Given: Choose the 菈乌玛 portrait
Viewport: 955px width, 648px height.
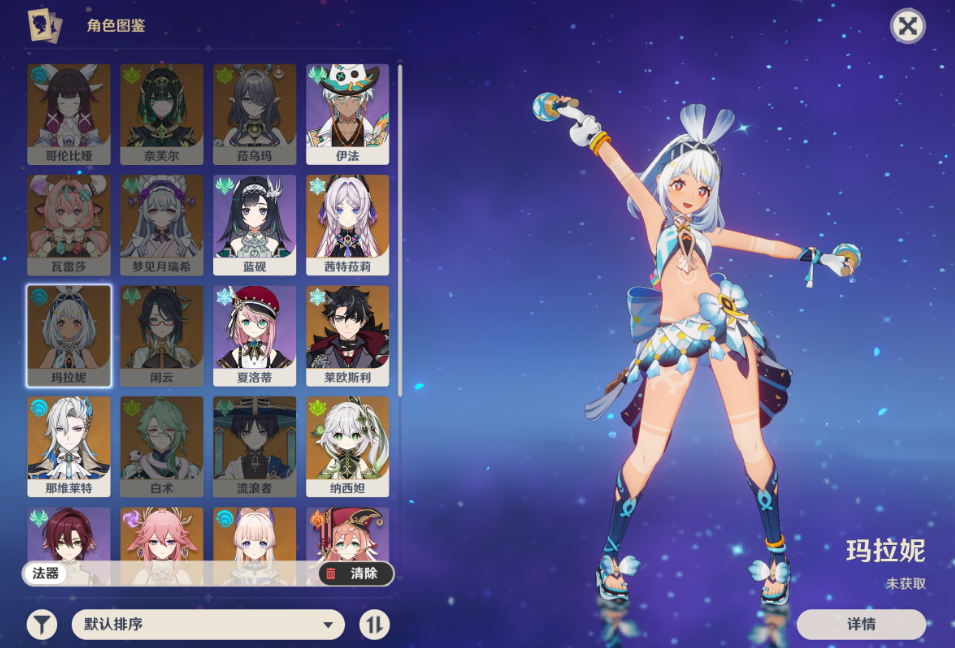Looking at the screenshot, I should pyautogui.click(x=254, y=114).
